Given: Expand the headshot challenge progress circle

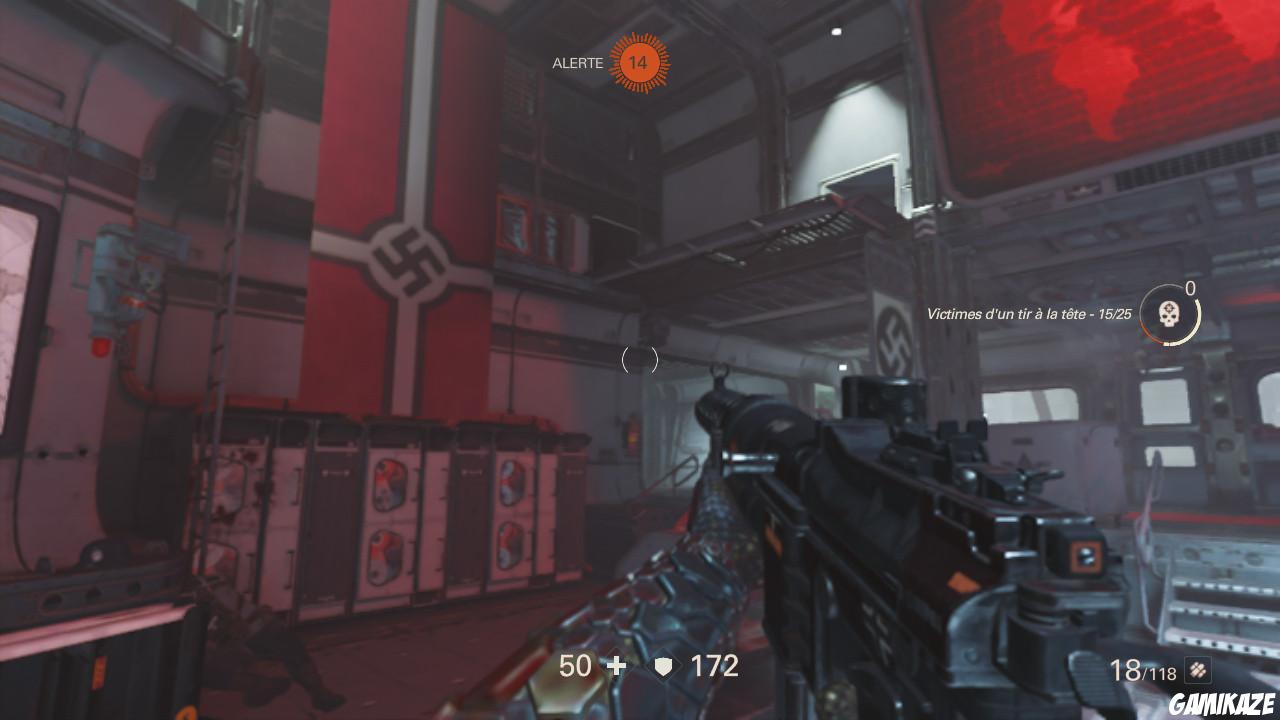Looking at the screenshot, I should 1170,314.
